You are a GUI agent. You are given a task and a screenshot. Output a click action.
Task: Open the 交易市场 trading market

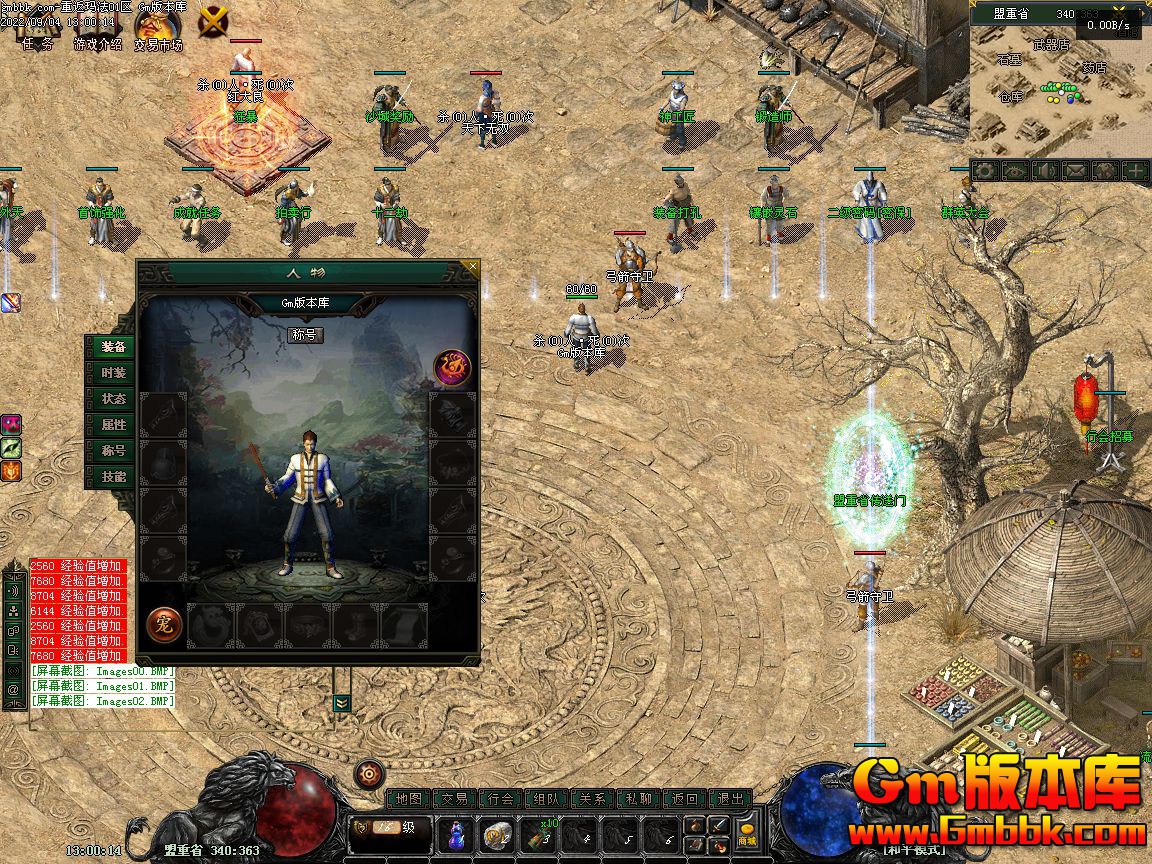(x=158, y=30)
